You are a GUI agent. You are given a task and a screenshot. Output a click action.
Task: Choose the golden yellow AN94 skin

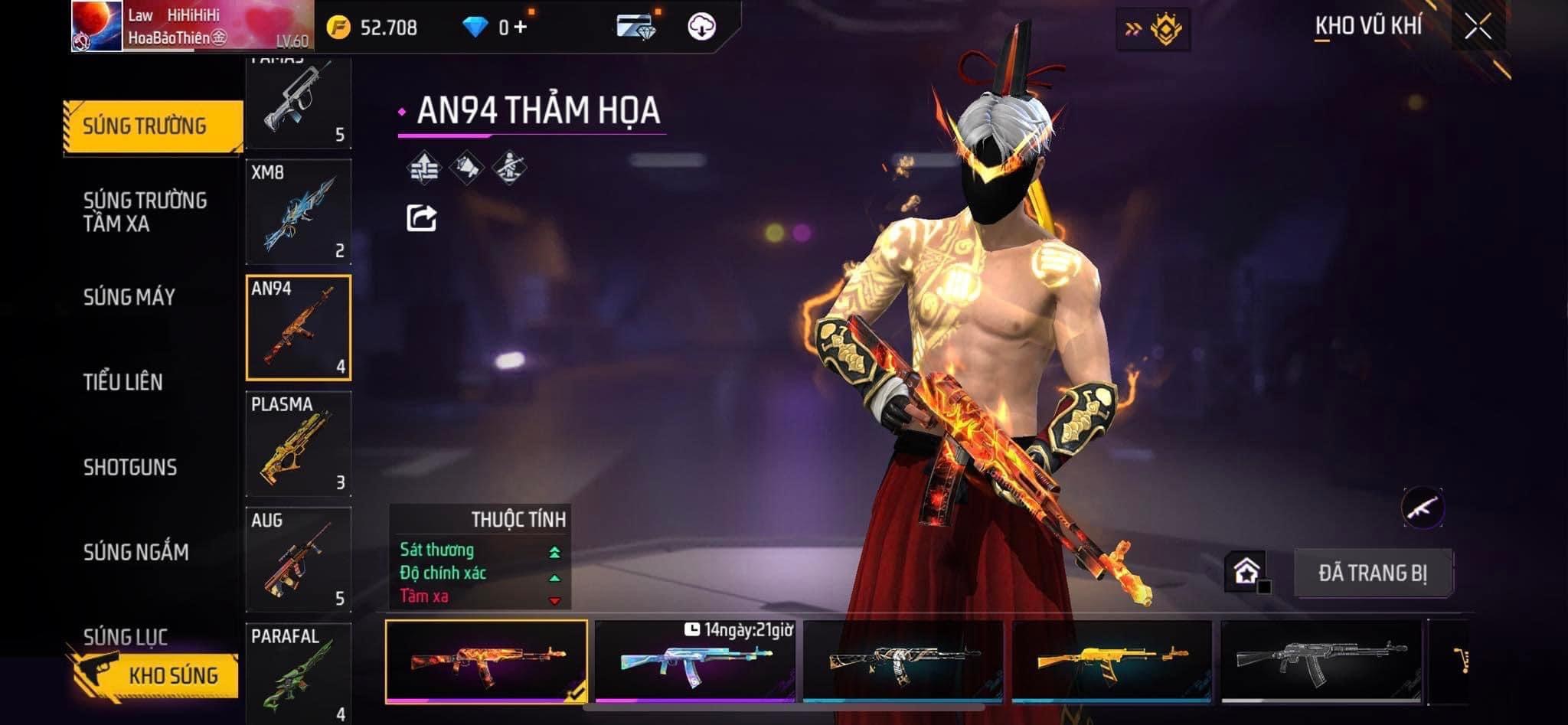[x=1112, y=661]
